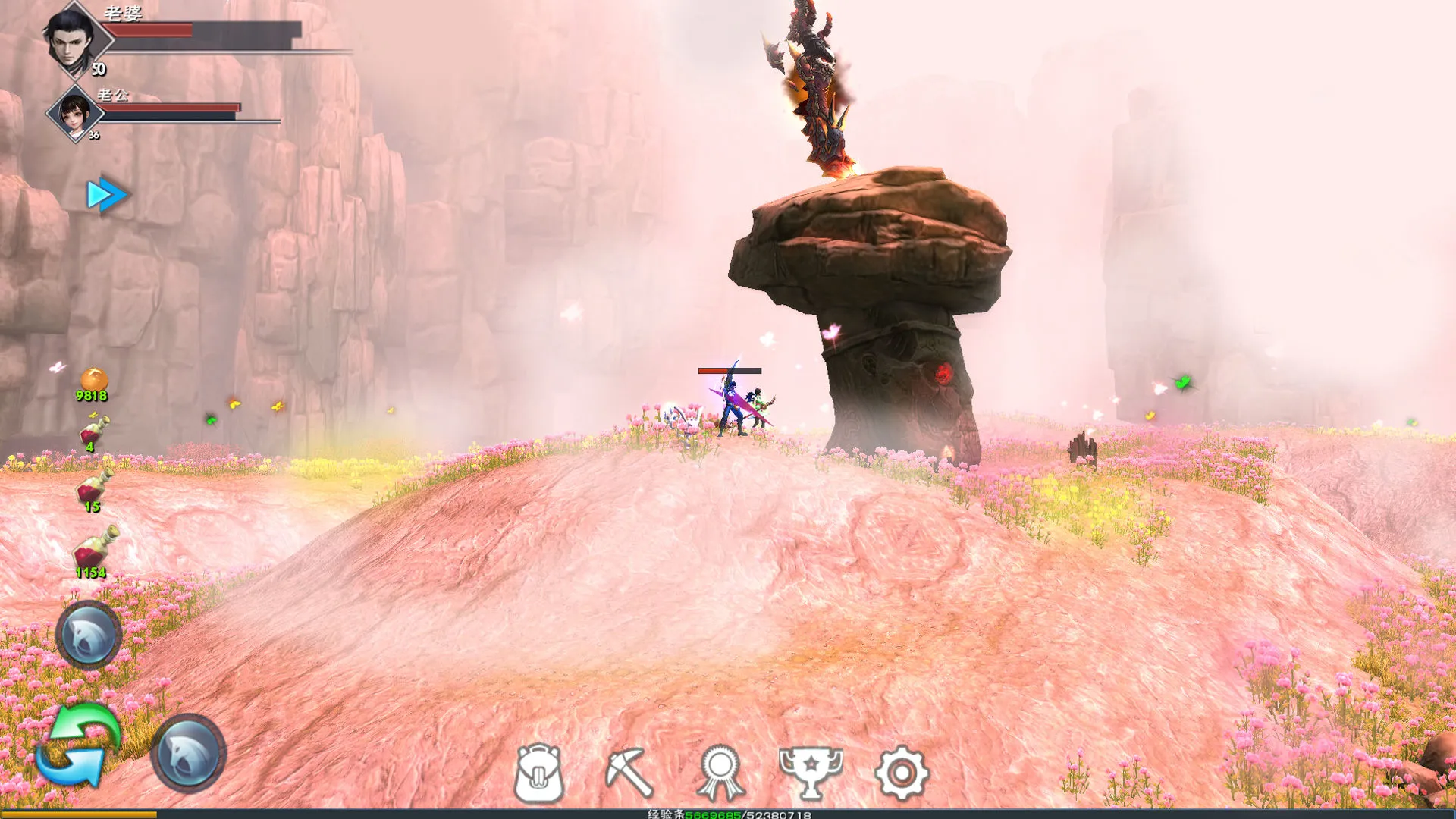Click the blue fast-forward arrow

coord(106,195)
